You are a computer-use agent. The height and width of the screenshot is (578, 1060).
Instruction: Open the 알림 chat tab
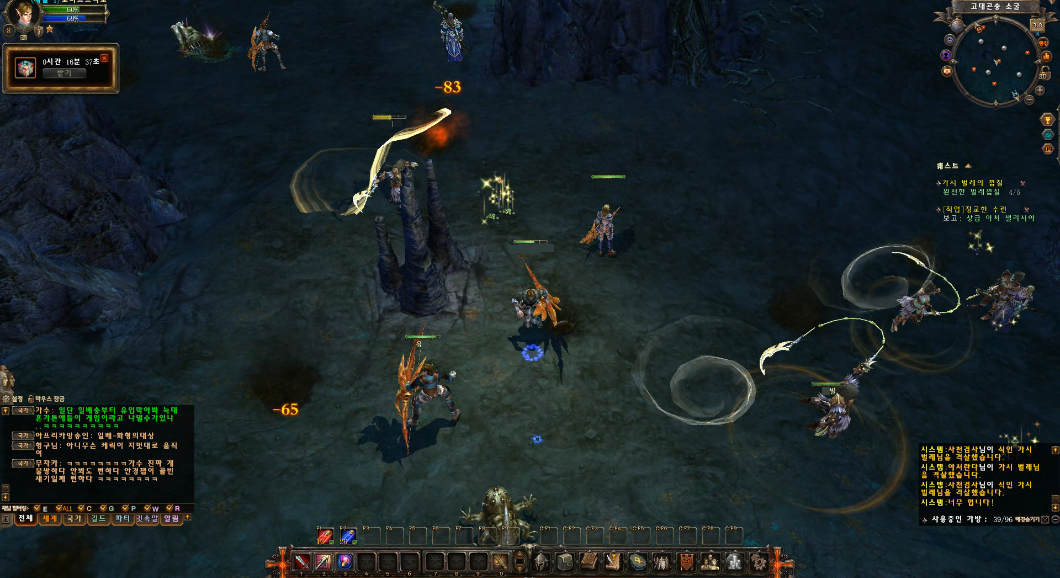click(x=172, y=519)
